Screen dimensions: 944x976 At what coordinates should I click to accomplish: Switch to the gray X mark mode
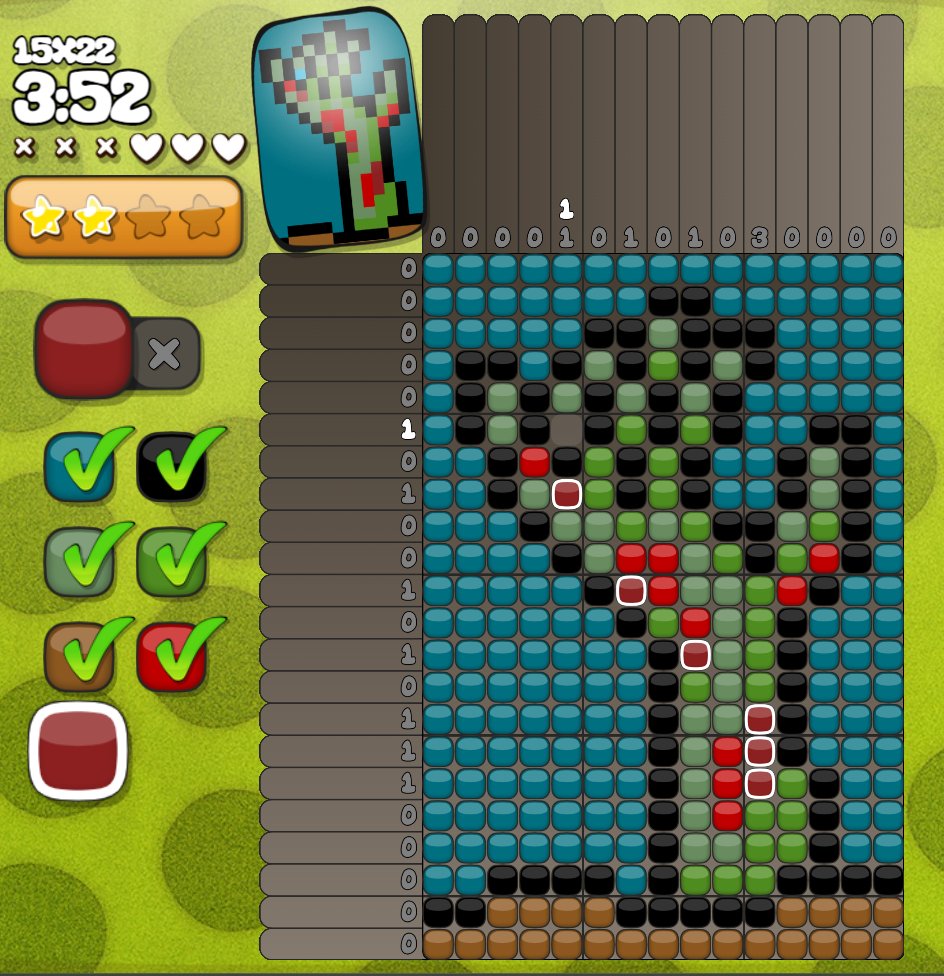coord(165,353)
